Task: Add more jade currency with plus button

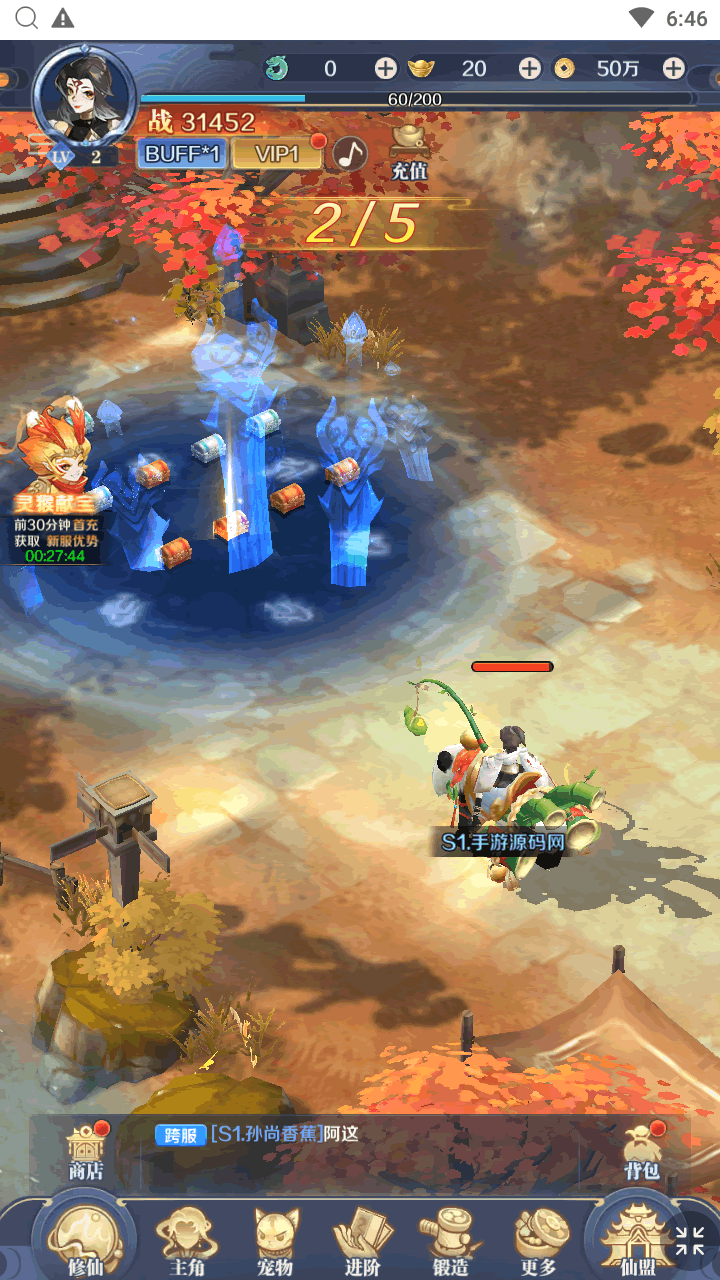Action: pyautogui.click(x=385, y=68)
